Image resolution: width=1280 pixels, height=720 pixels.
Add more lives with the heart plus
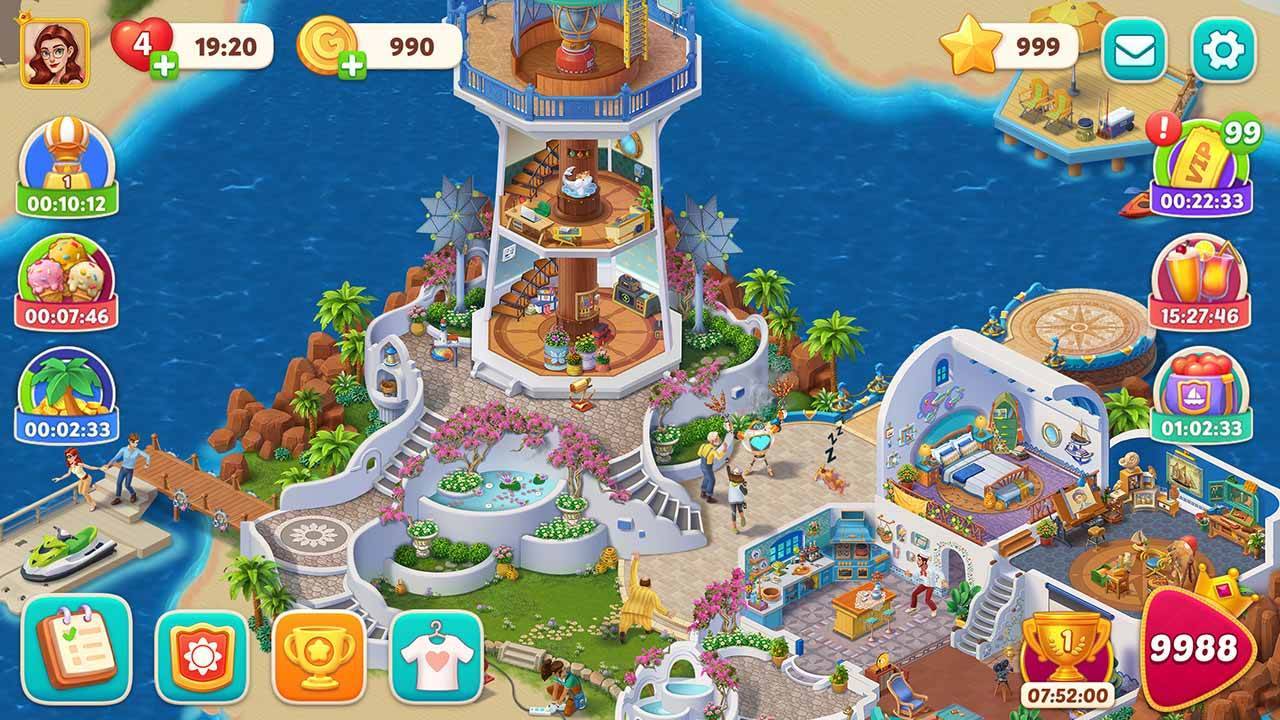coord(163,66)
